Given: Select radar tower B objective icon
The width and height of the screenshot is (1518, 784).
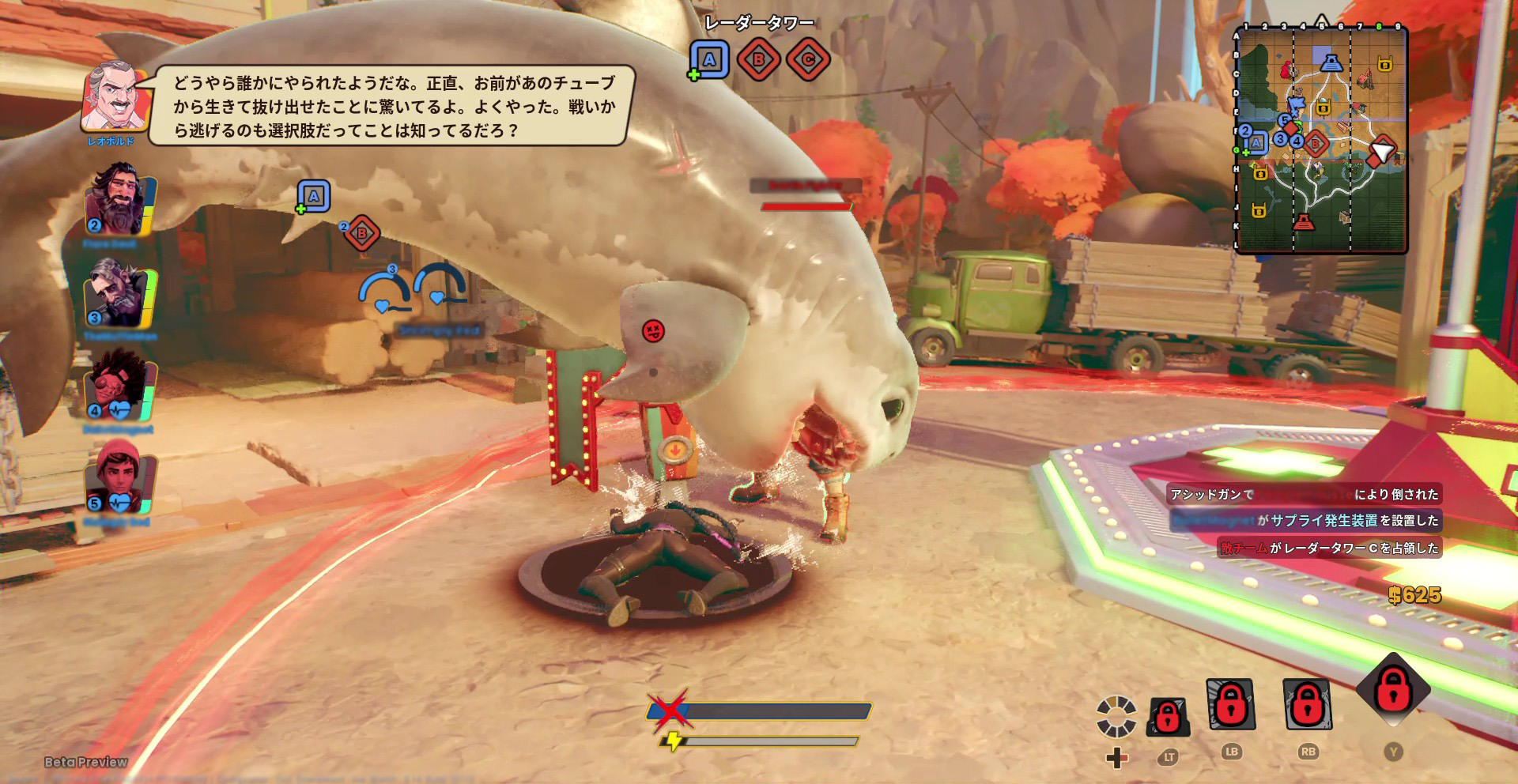Looking at the screenshot, I should (758, 59).
